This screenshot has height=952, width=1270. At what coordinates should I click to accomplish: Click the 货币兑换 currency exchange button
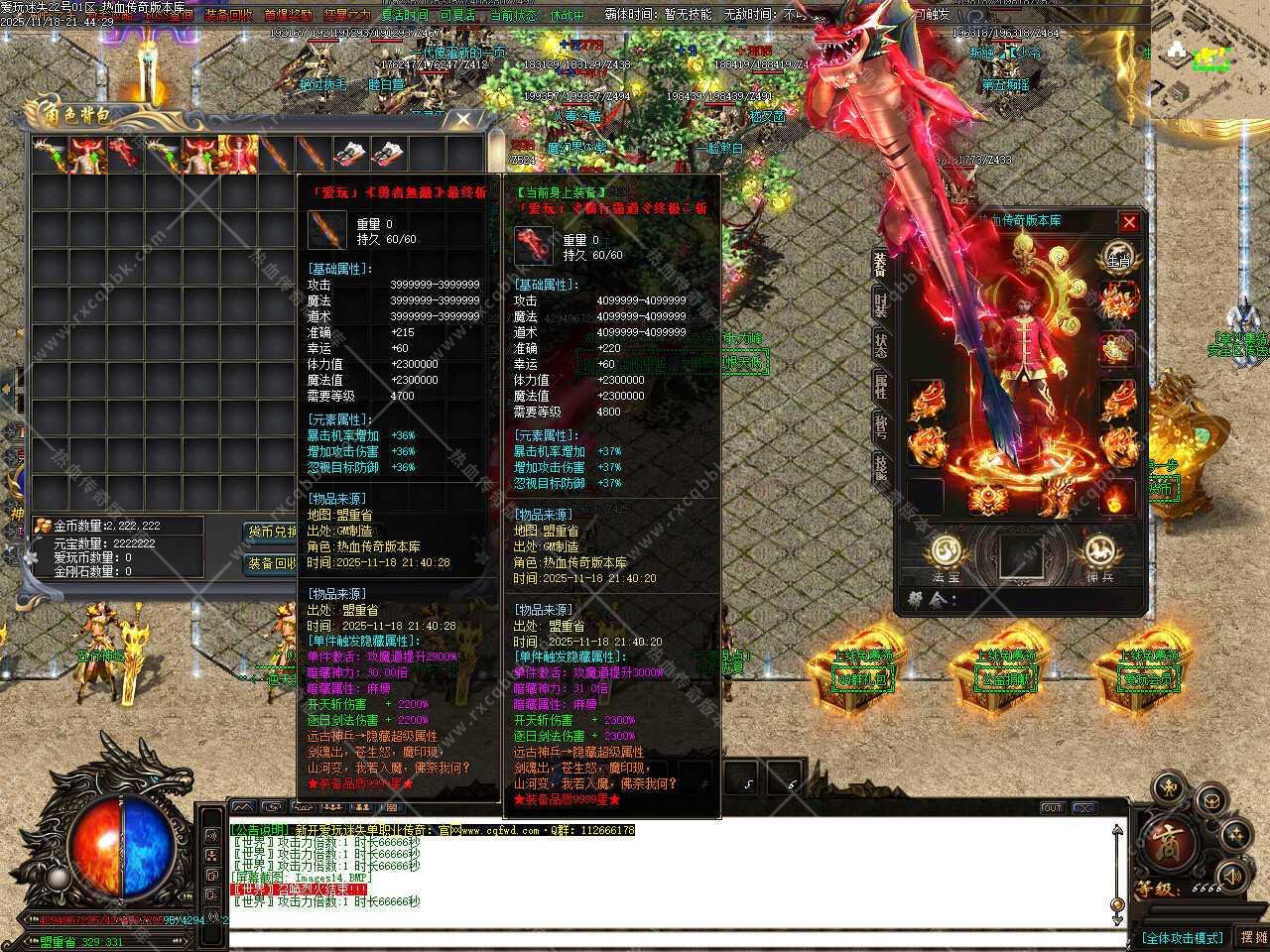coord(272,533)
